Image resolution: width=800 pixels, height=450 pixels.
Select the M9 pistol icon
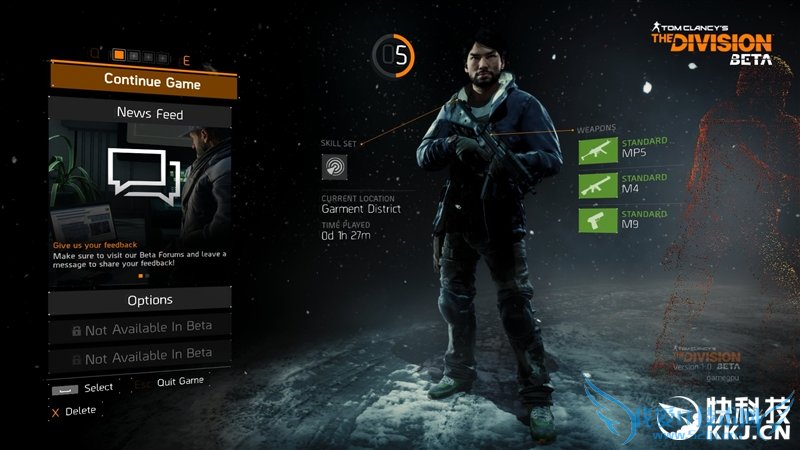tap(598, 221)
